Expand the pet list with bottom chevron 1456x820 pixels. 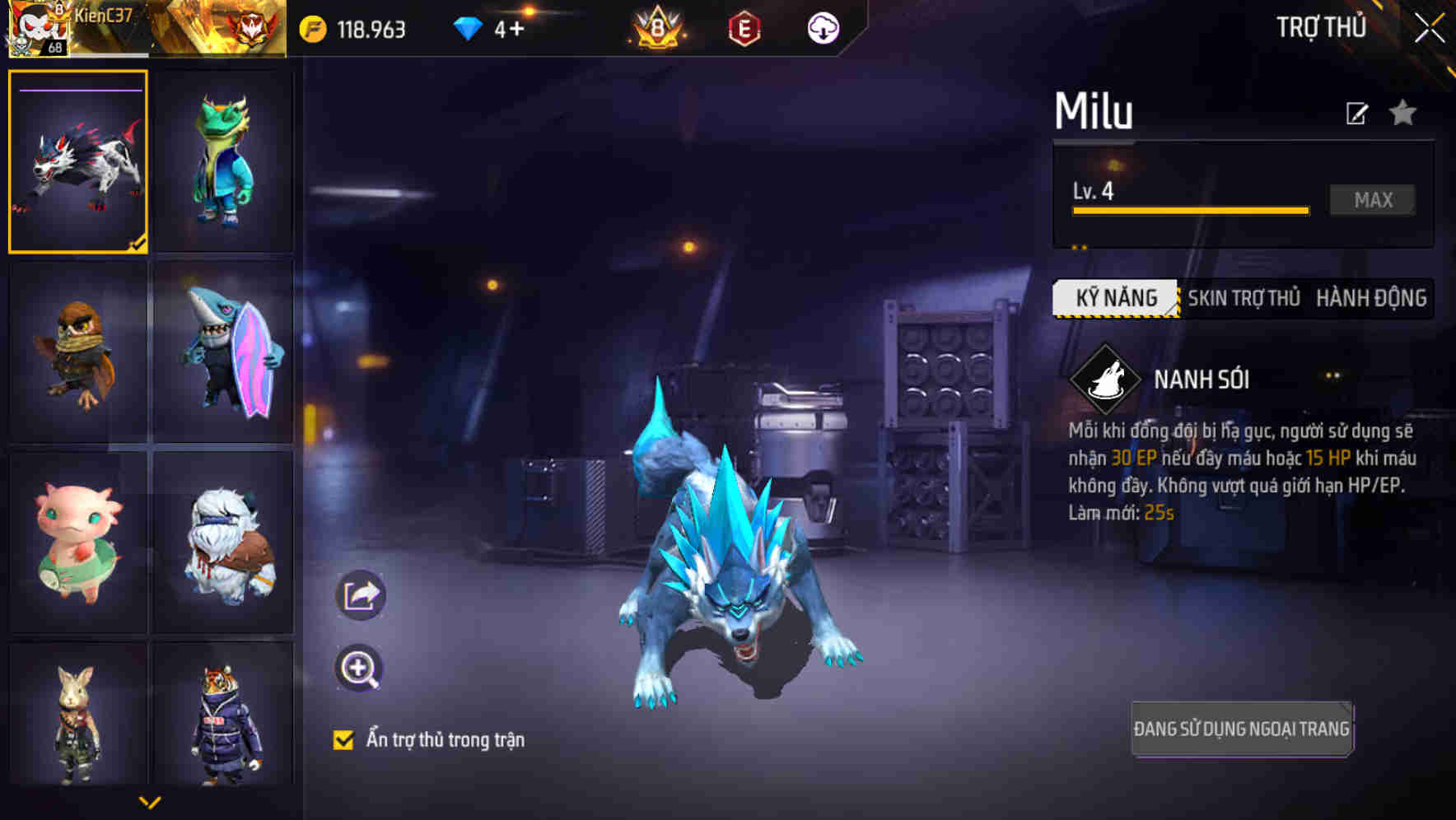click(150, 801)
